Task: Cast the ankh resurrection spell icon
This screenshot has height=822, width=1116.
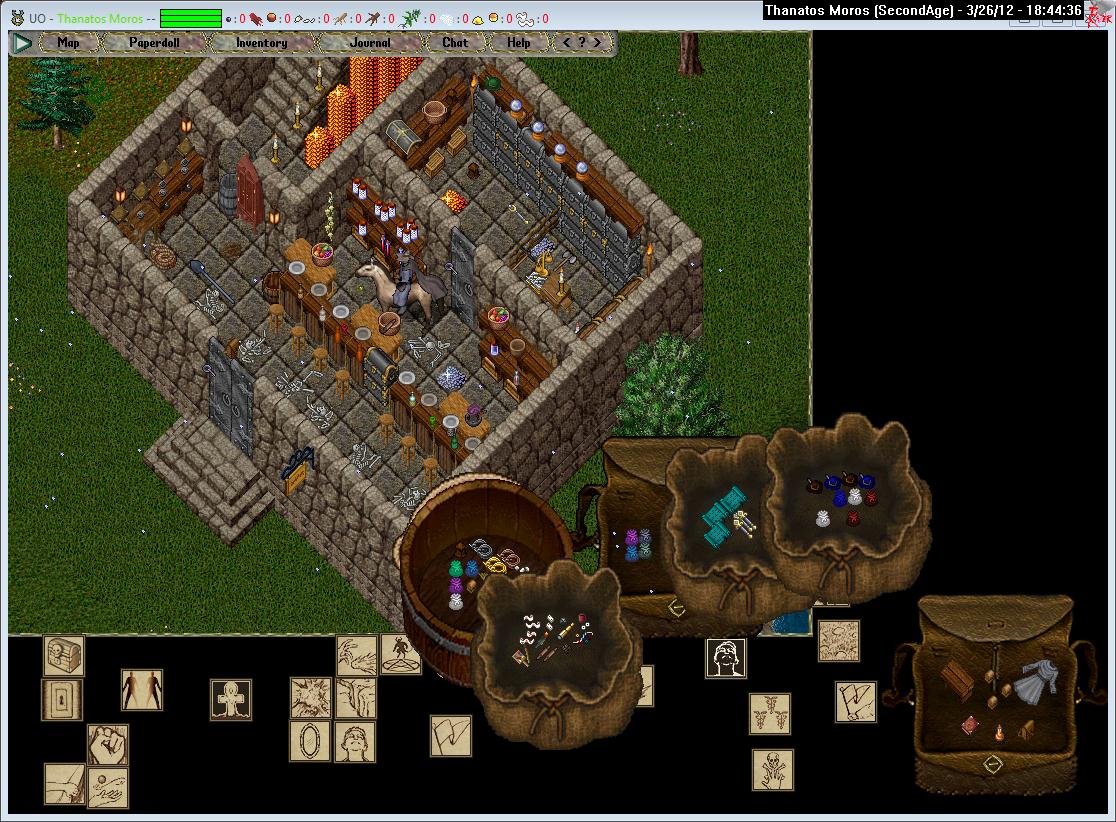Action: (x=230, y=699)
